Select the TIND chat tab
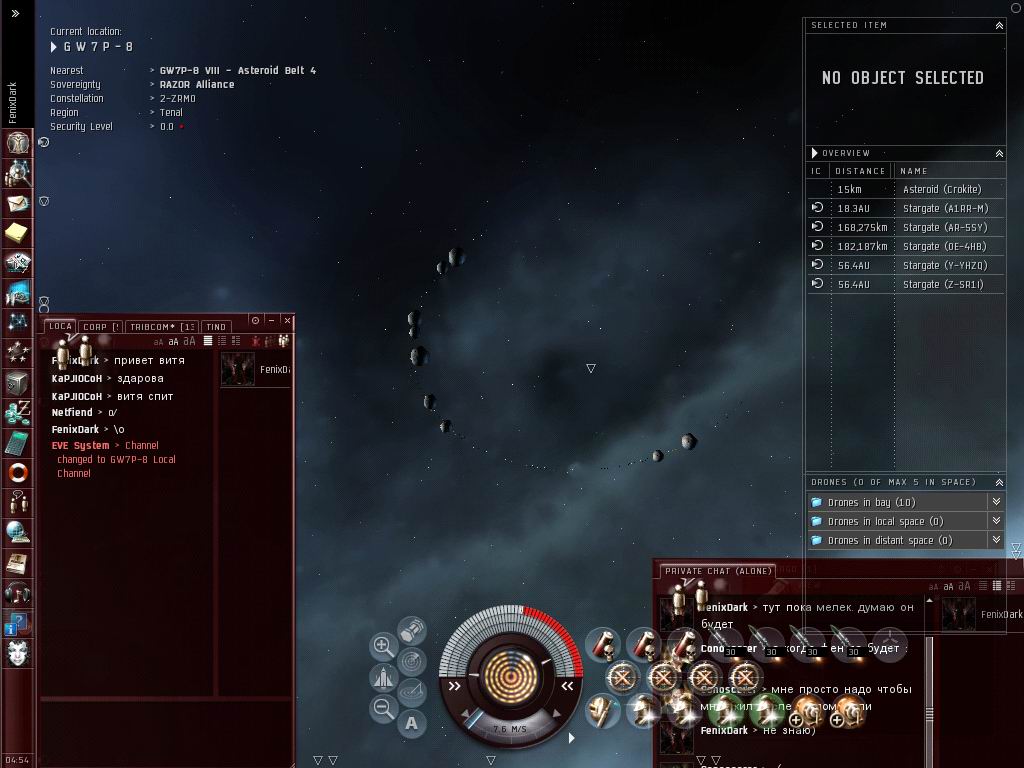1024x768 pixels. click(216, 327)
